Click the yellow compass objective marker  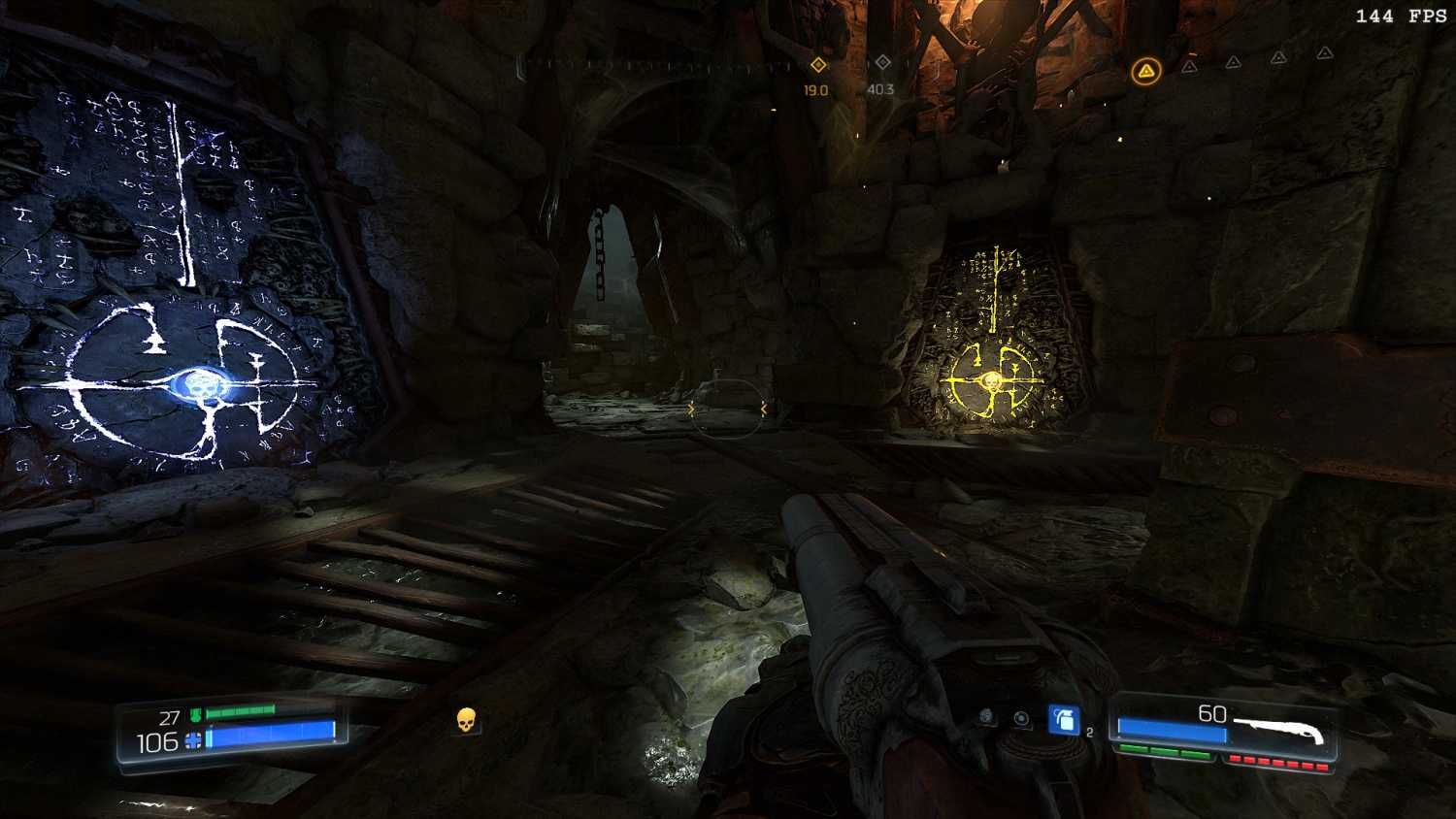[x=818, y=64]
